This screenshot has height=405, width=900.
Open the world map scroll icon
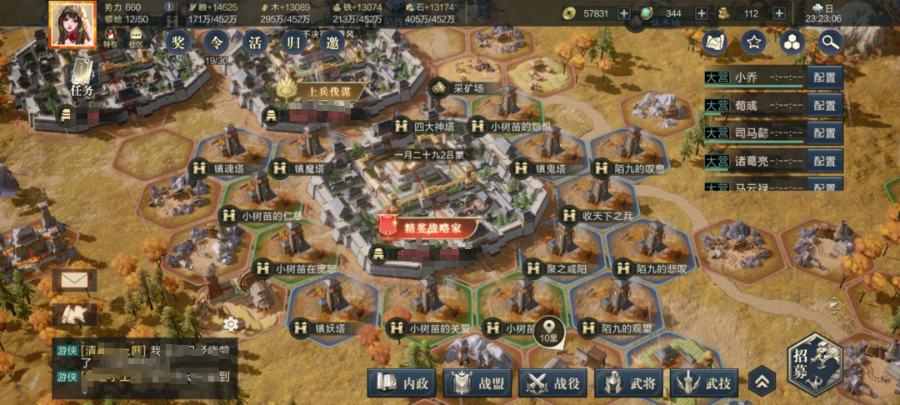(x=715, y=42)
